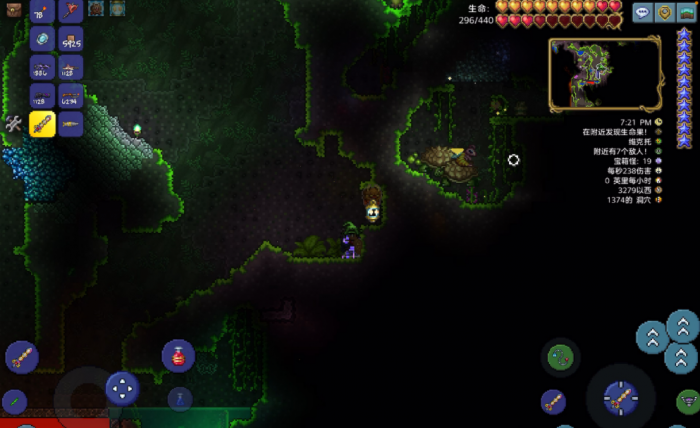The image size is (700, 428).
Task: Tap the weapon shortcut button above the joystick
Action: [x=22, y=356]
